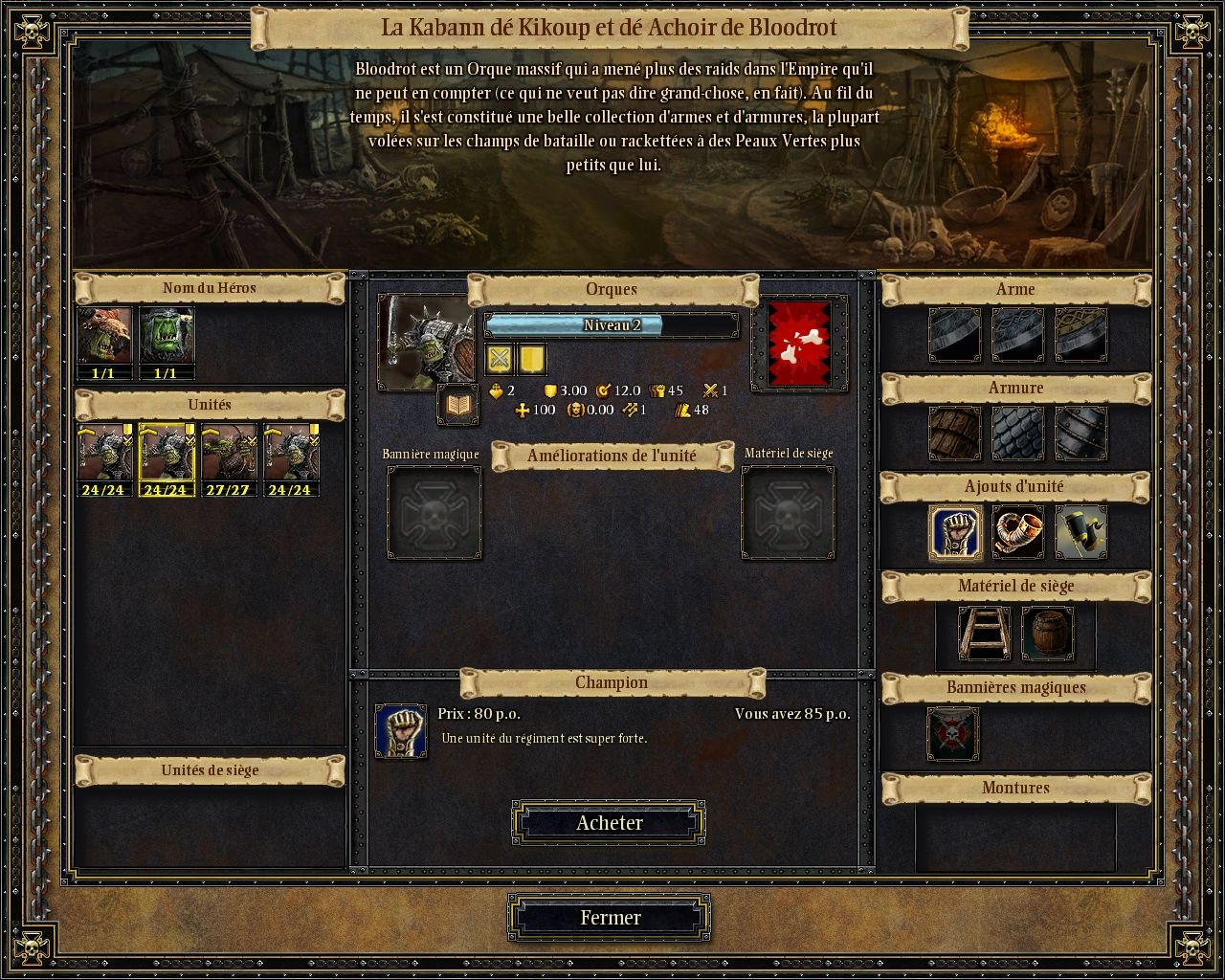Click the empty Matériel de siège slot
The image size is (1225, 980).
click(788, 513)
